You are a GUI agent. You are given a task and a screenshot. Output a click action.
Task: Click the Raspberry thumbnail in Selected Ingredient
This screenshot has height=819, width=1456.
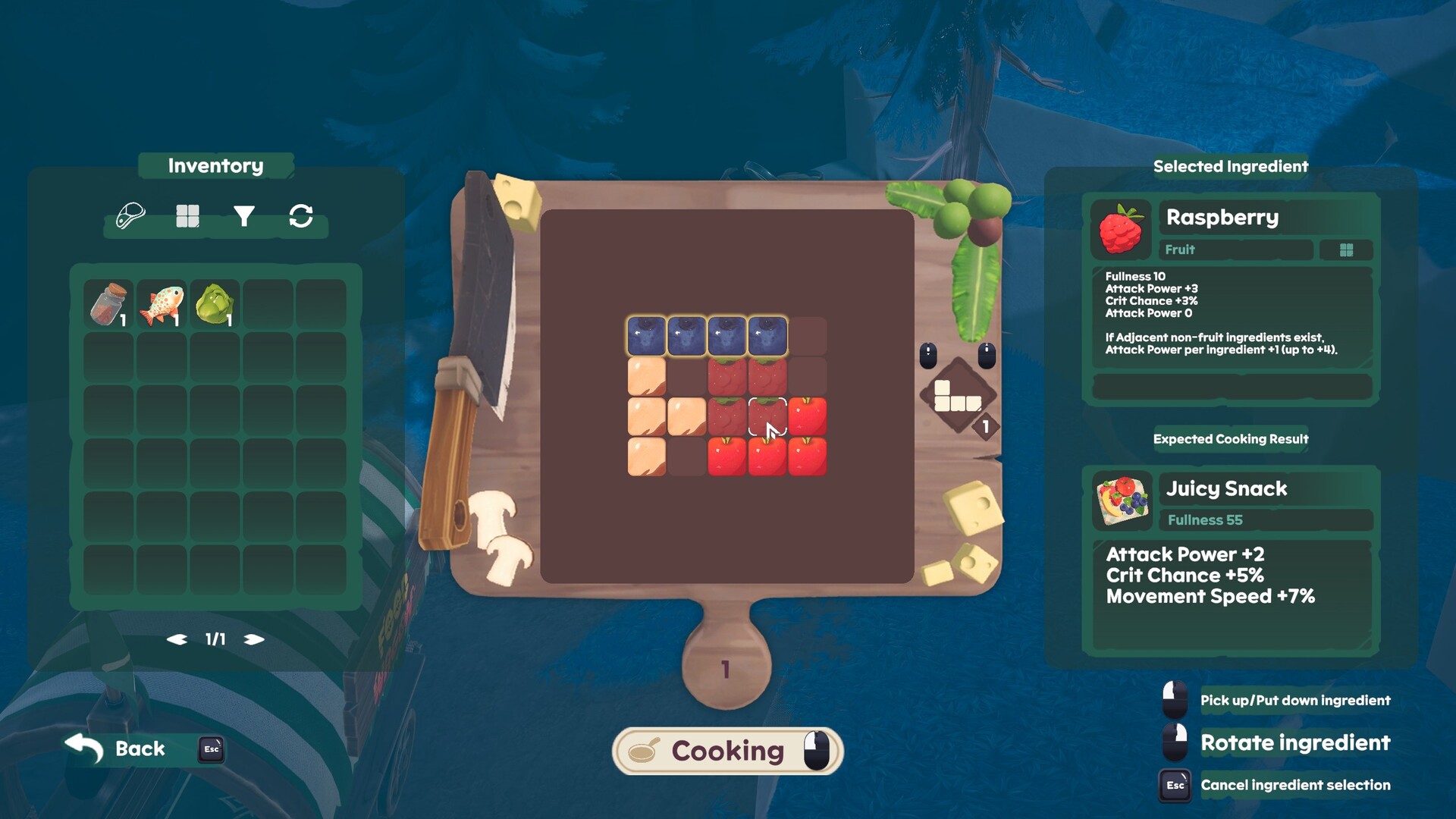[x=1122, y=227]
